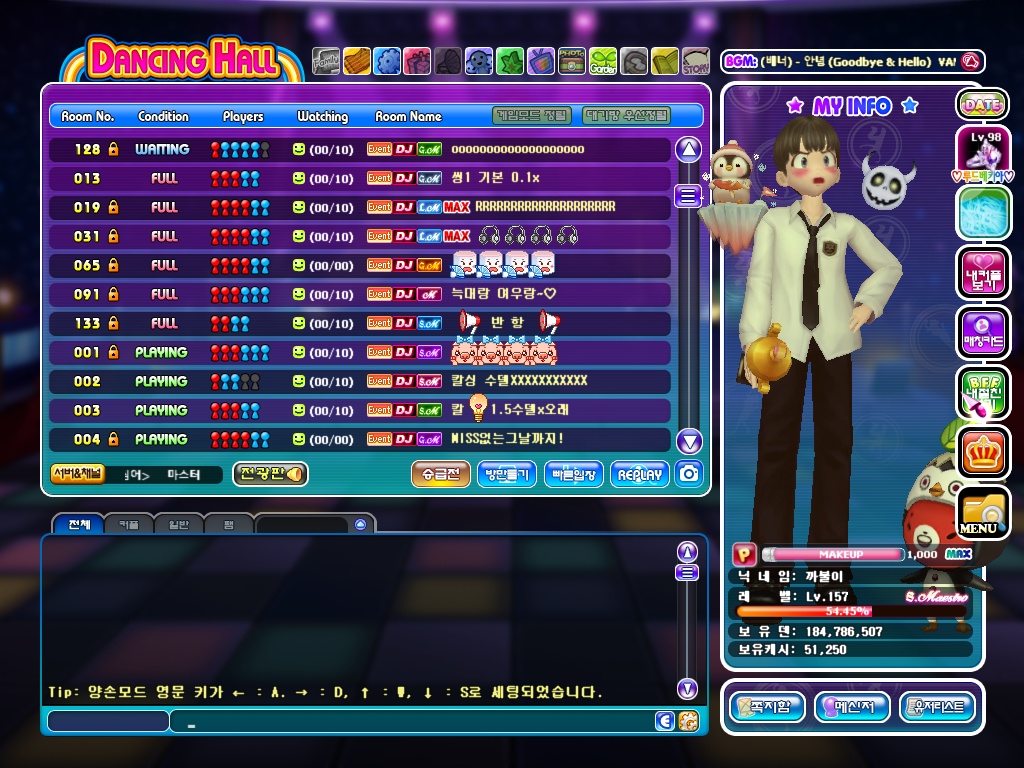Open the 메신저 messenger
The image size is (1024, 768).
pos(852,707)
